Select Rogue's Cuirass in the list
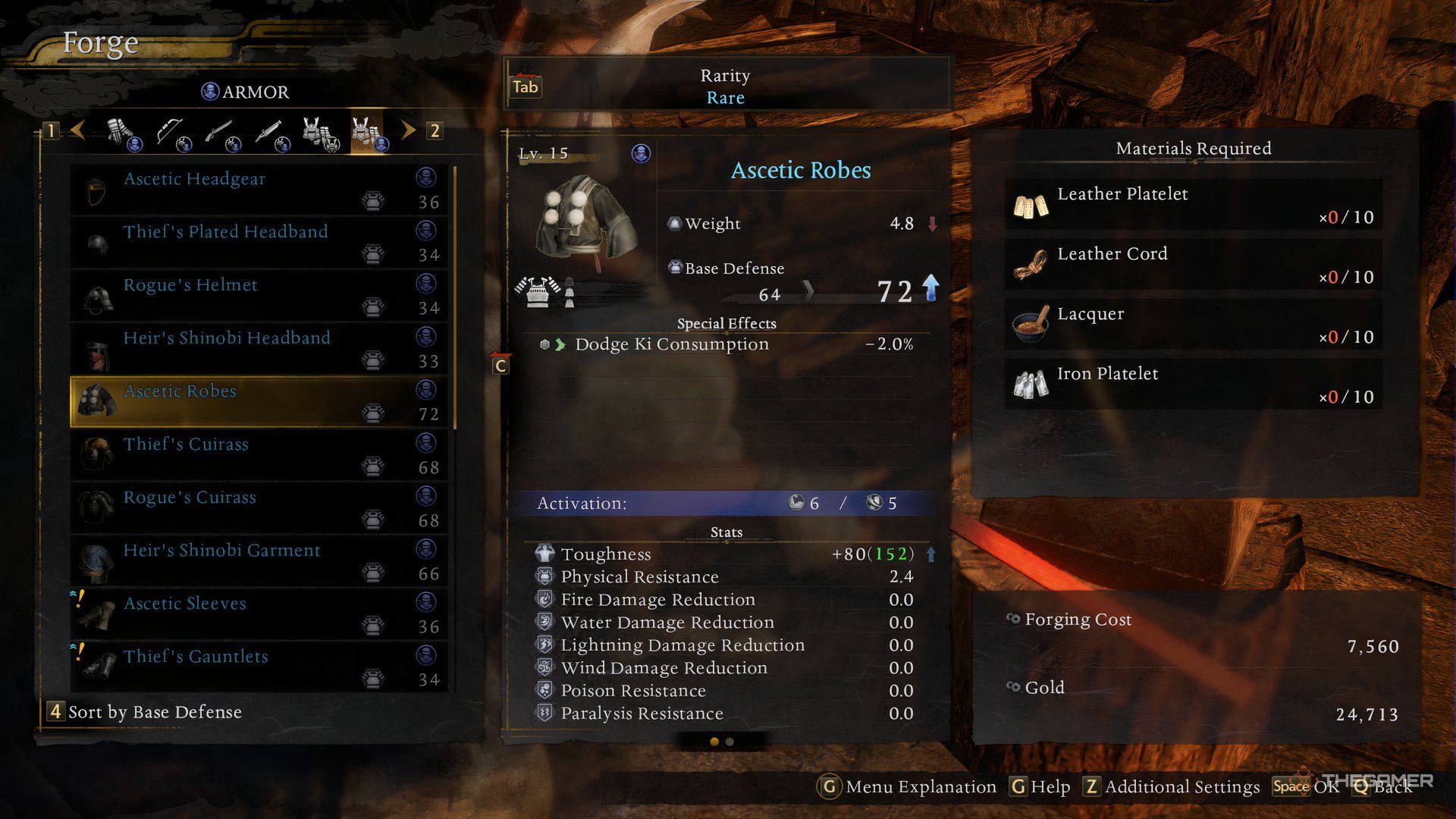Screen dimensions: 1456x819 point(258,507)
